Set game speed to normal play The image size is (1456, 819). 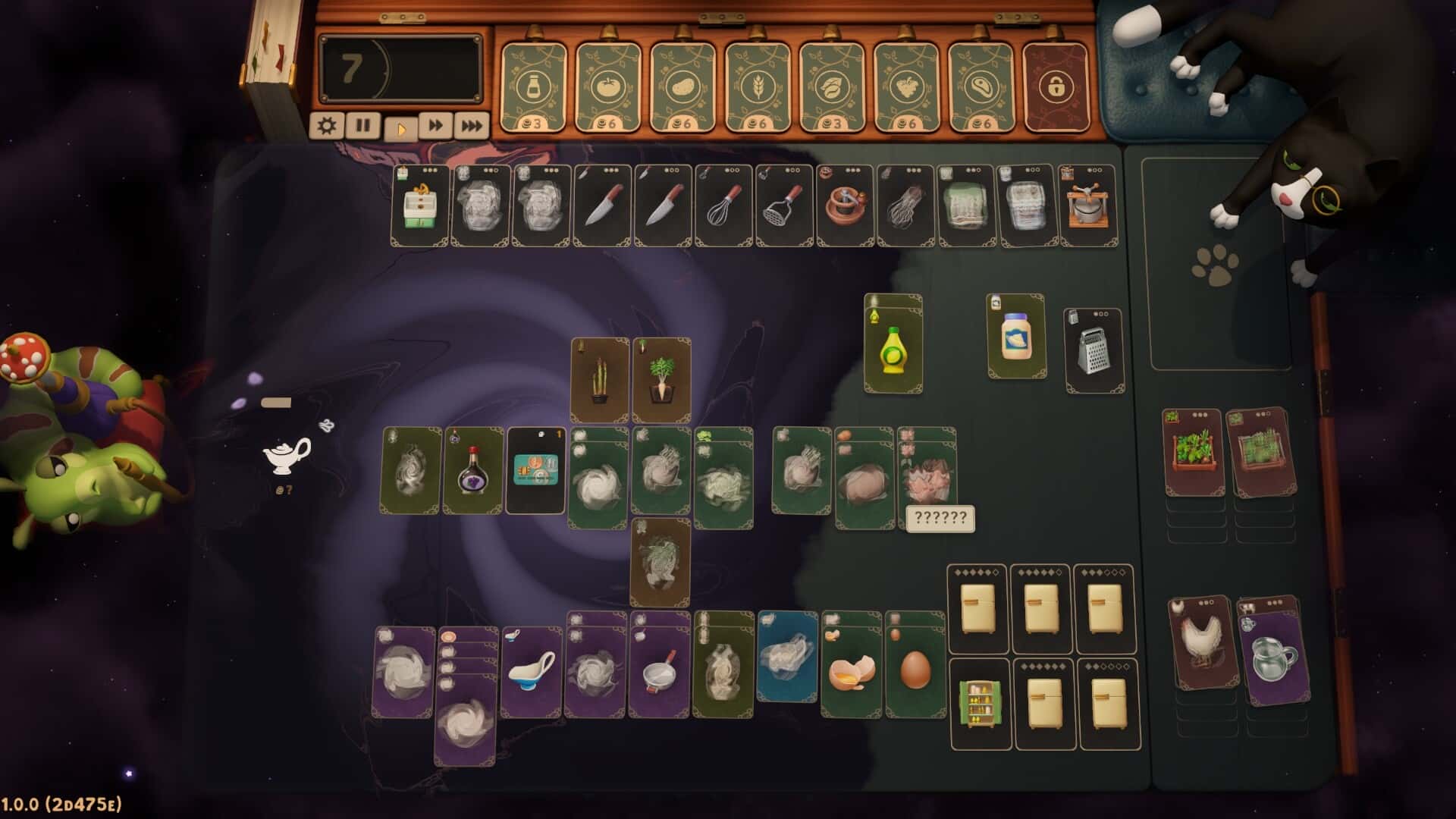[x=400, y=127]
